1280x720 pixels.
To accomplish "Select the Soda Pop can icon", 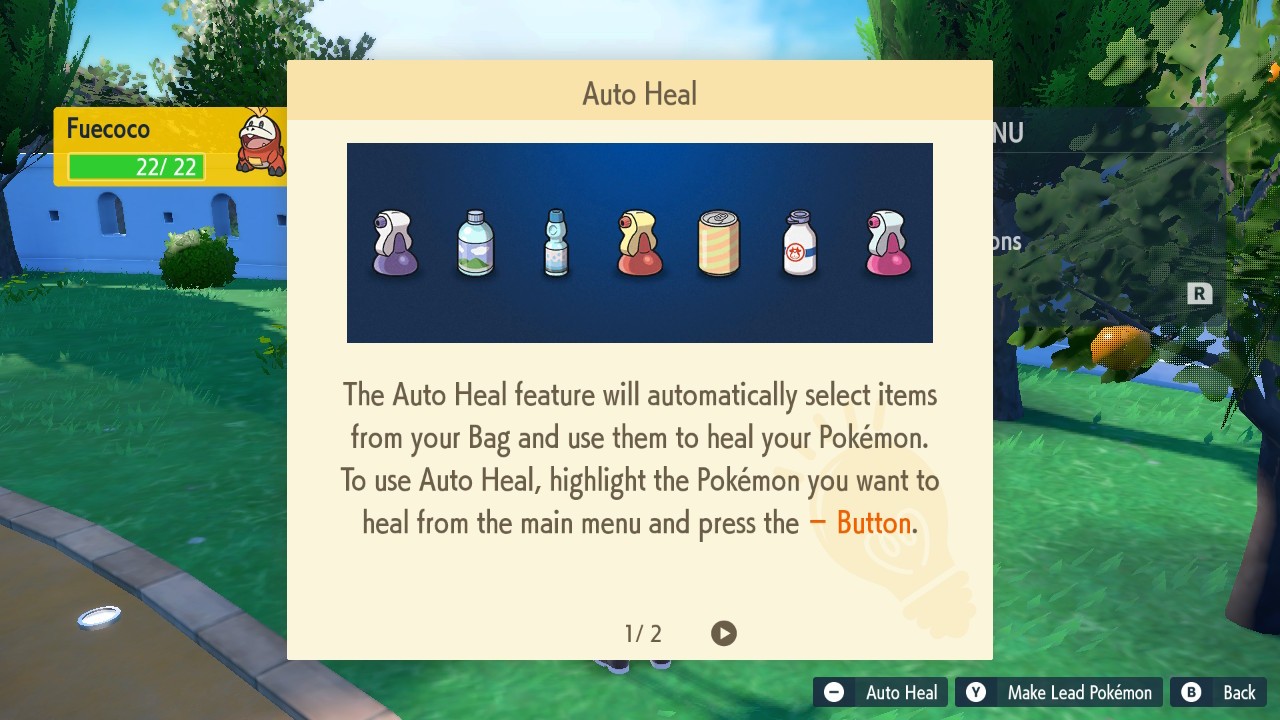I will (x=719, y=242).
